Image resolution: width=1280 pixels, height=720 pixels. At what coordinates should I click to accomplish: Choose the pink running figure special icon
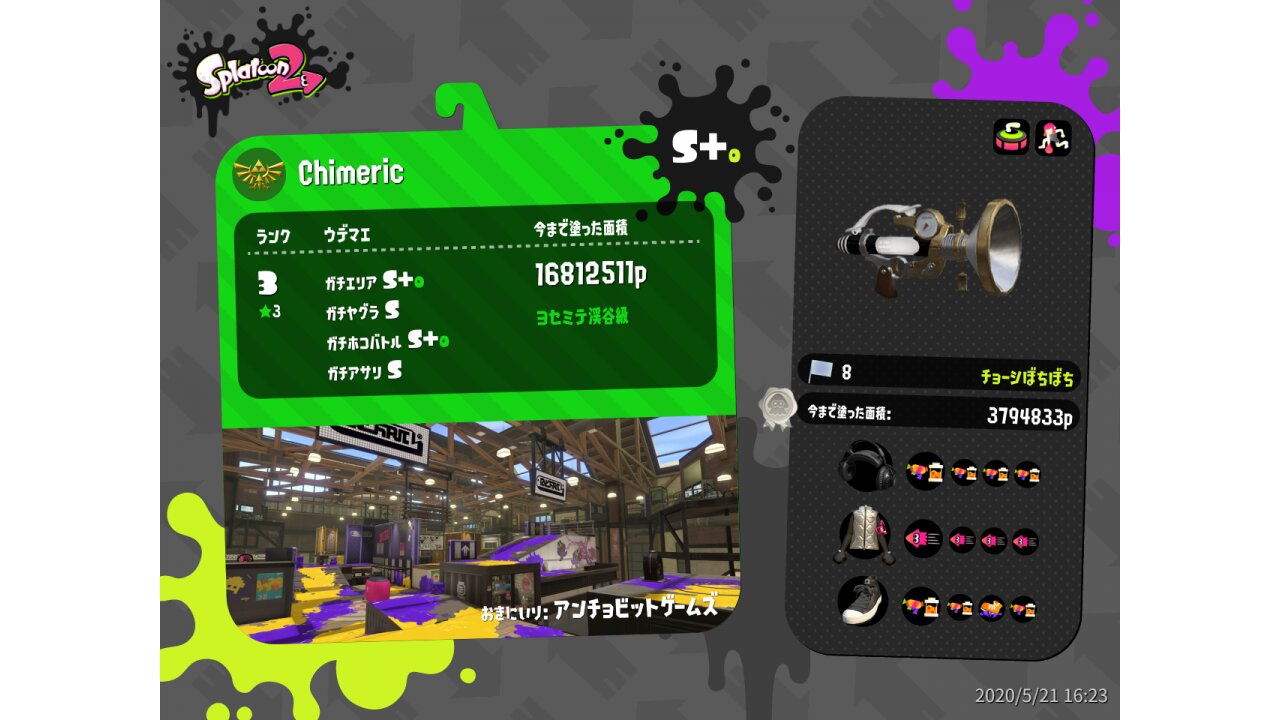[1053, 137]
